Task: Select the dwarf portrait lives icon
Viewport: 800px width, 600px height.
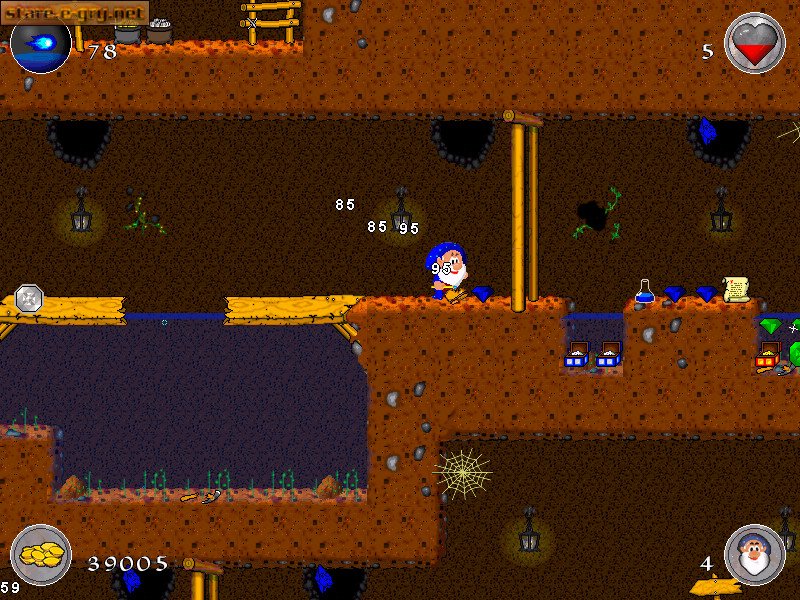Action: [755, 555]
